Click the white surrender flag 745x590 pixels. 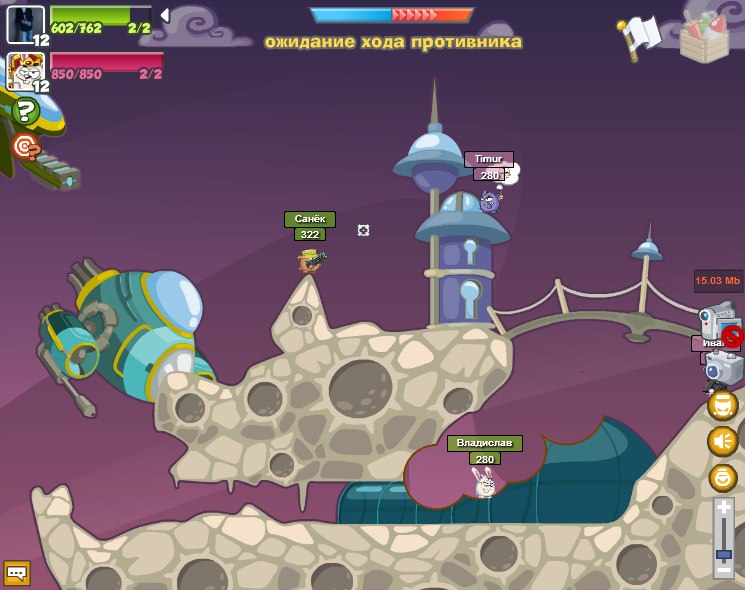tap(640, 36)
